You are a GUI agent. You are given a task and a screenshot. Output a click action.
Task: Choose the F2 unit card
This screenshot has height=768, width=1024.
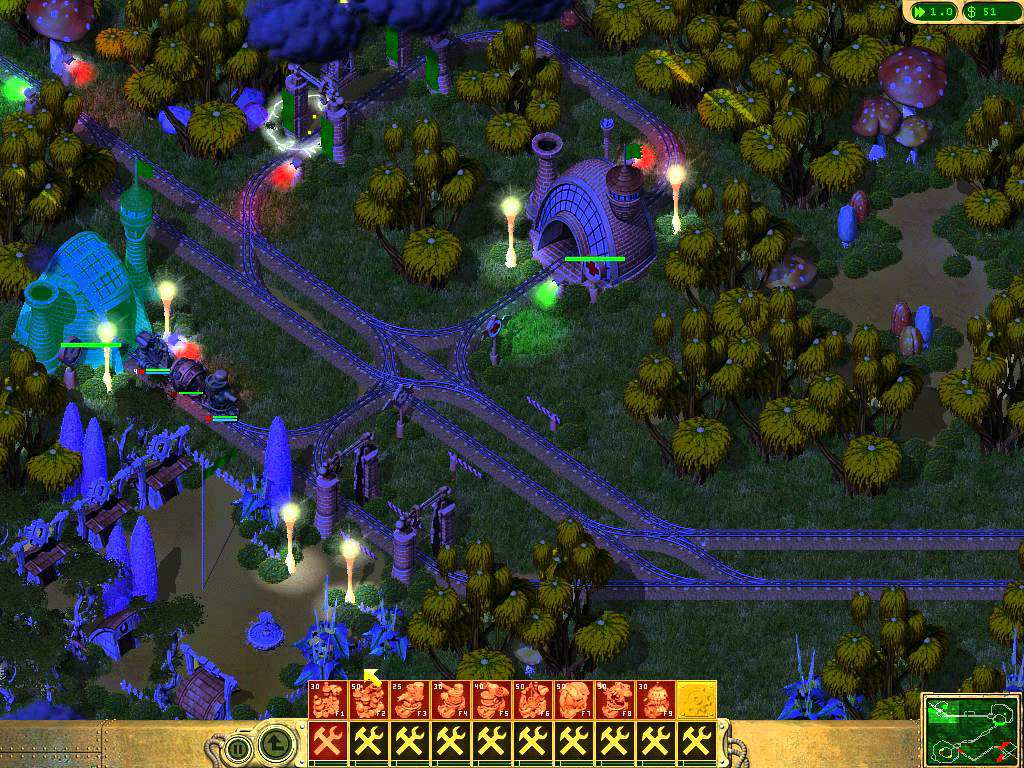coord(368,700)
